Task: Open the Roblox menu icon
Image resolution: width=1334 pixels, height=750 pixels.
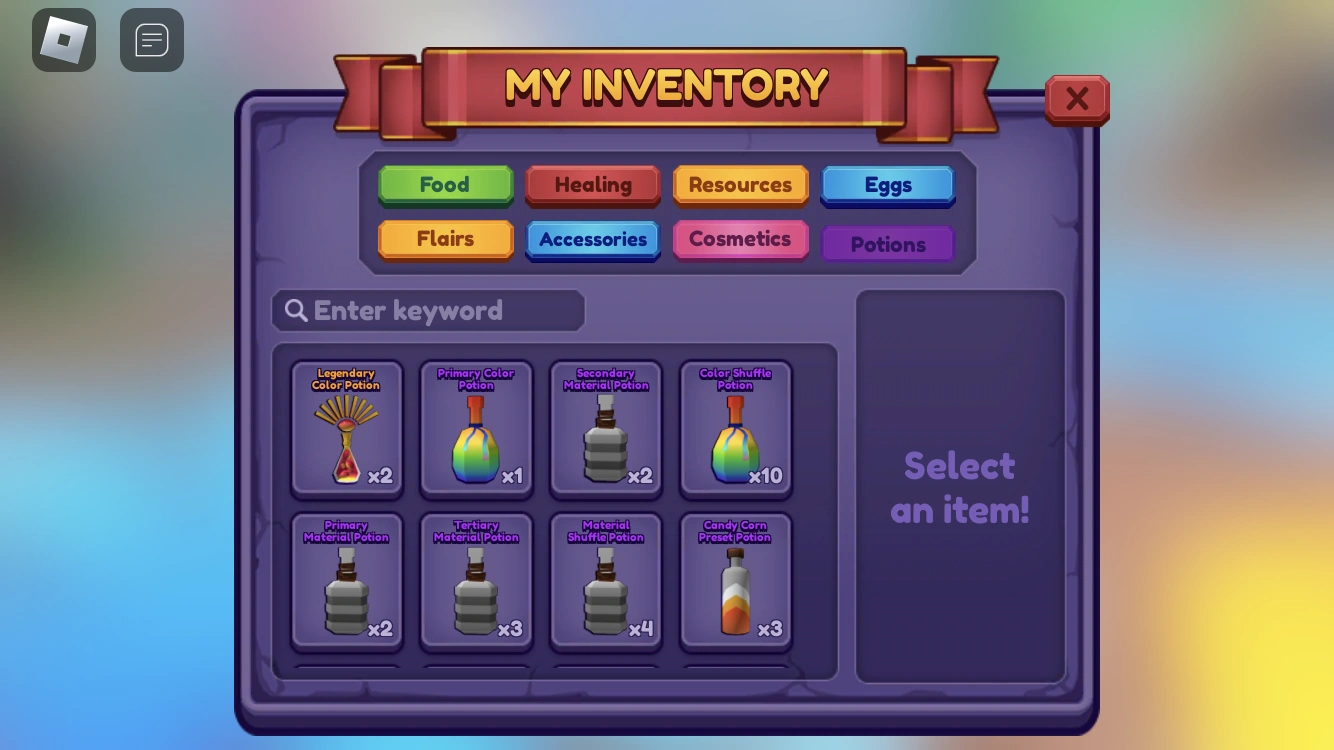Action: click(x=64, y=40)
